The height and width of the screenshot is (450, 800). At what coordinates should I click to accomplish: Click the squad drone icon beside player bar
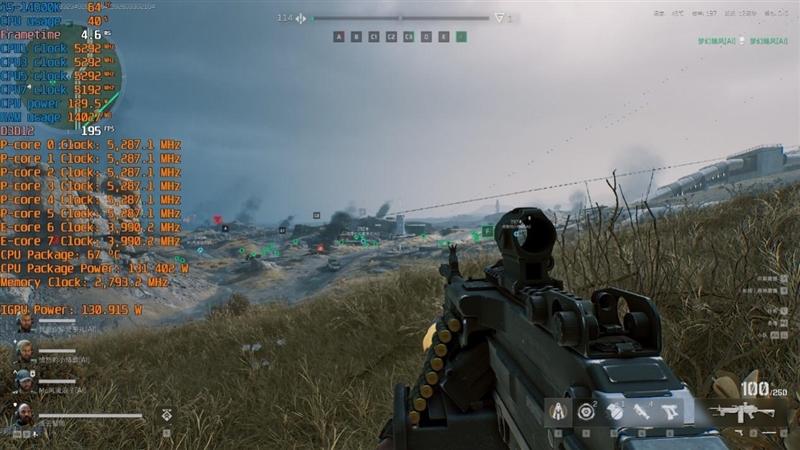pyautogui.click(x=166, y=413)
